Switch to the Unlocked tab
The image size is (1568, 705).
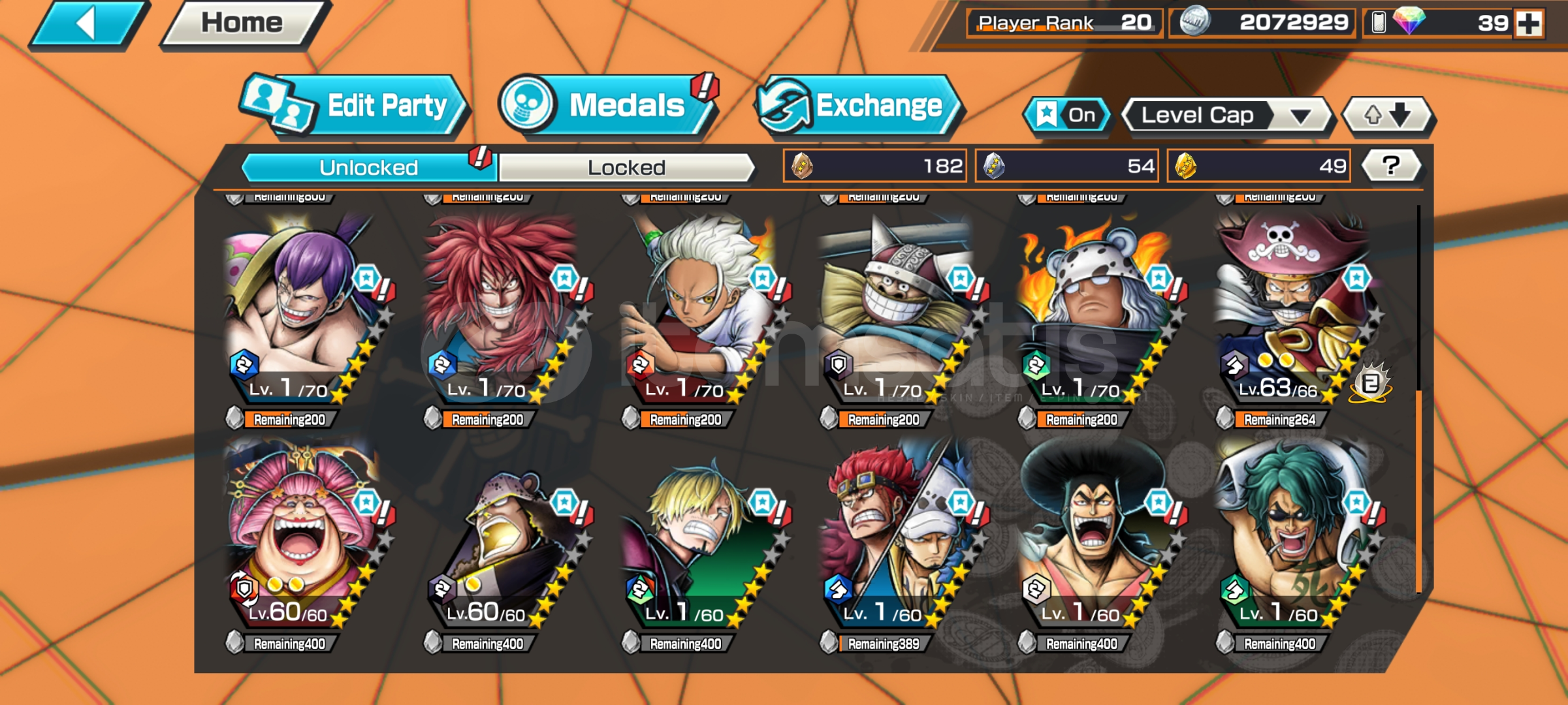tap(369, 168)
